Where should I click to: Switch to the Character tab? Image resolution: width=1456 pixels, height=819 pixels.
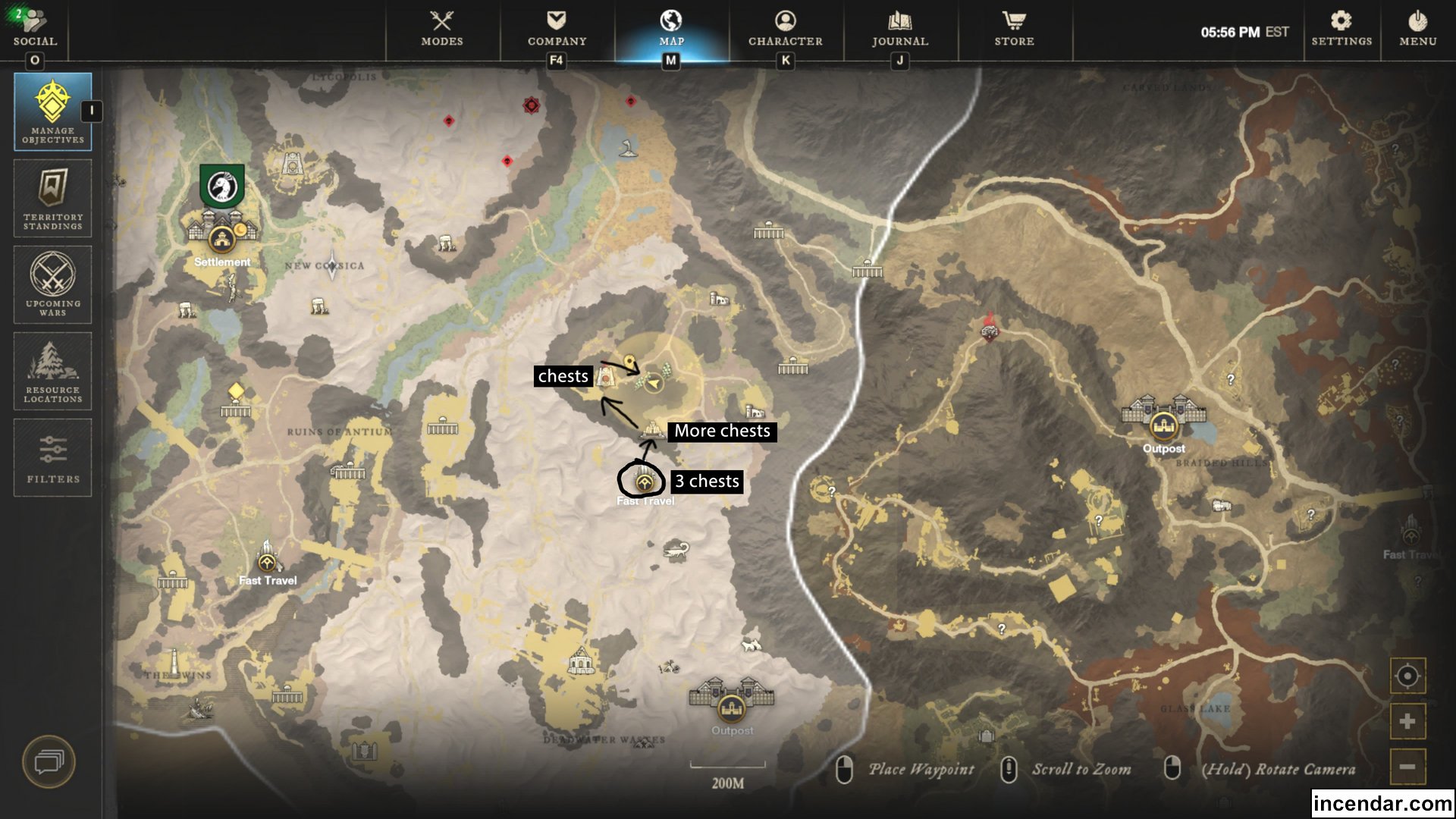785,30
